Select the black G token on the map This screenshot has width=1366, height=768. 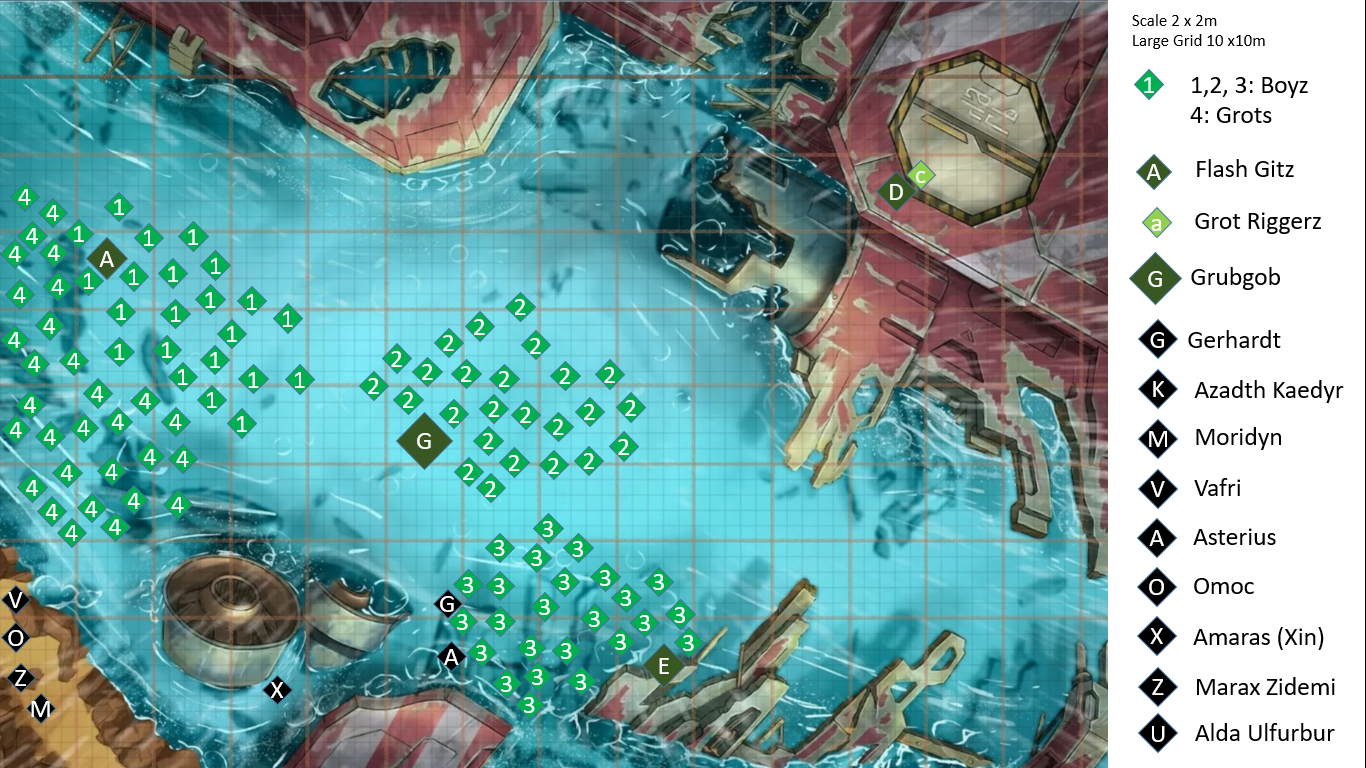(x=448, y=604)
